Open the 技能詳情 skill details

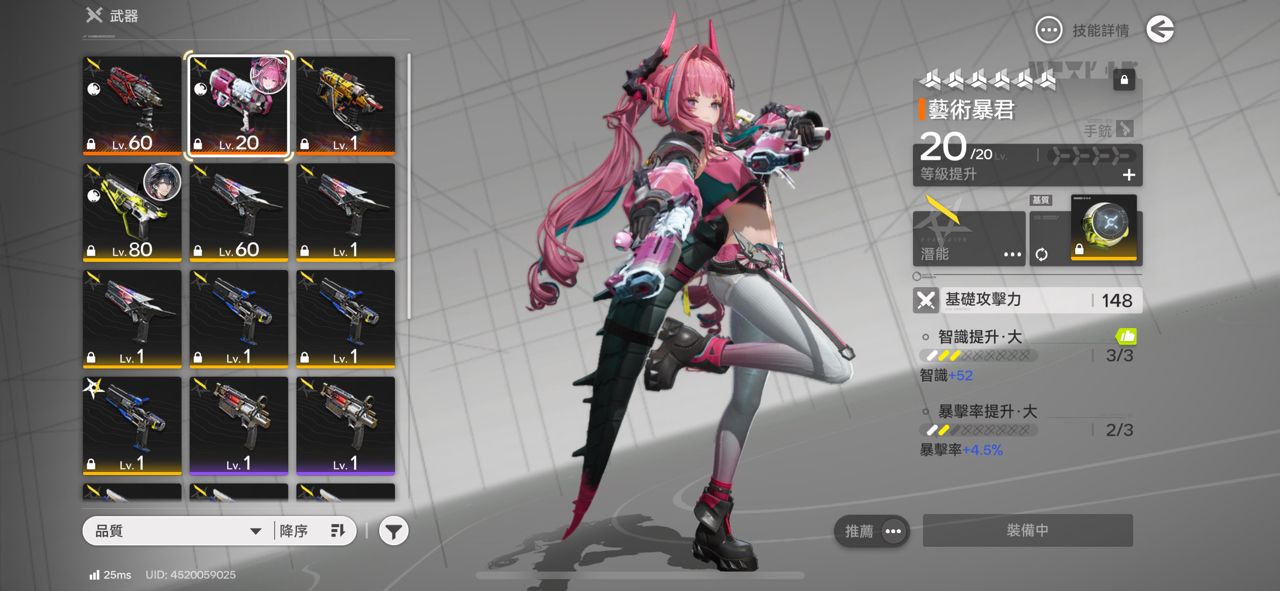coord(1083,30)
